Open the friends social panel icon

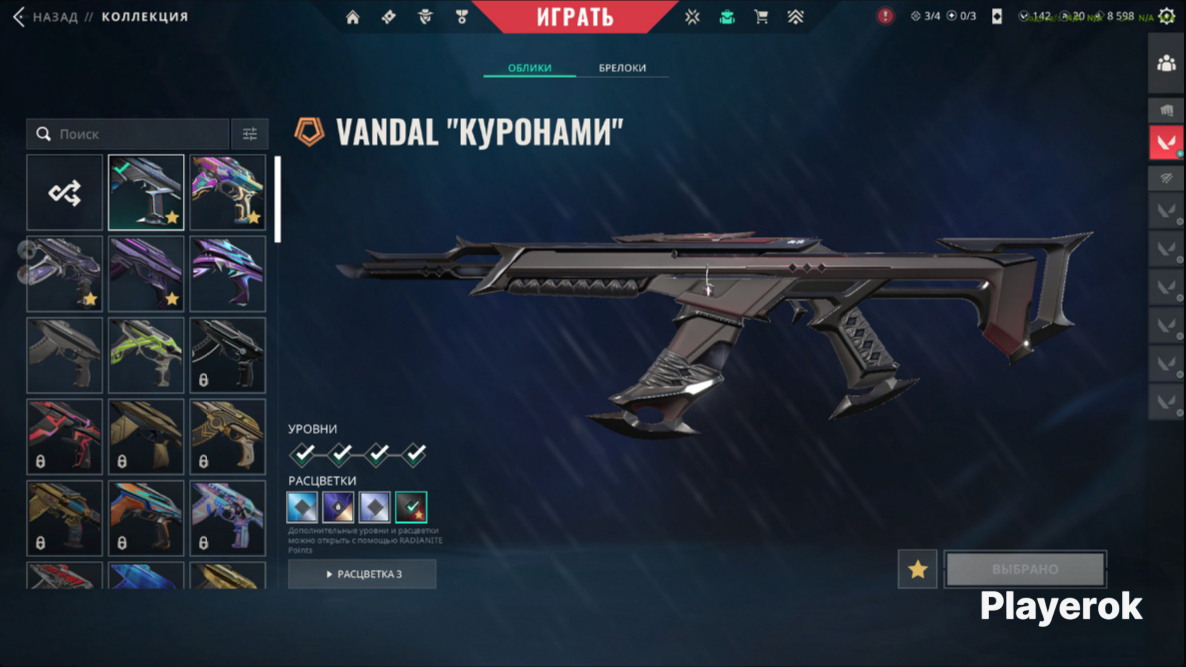coord(1166,63)
